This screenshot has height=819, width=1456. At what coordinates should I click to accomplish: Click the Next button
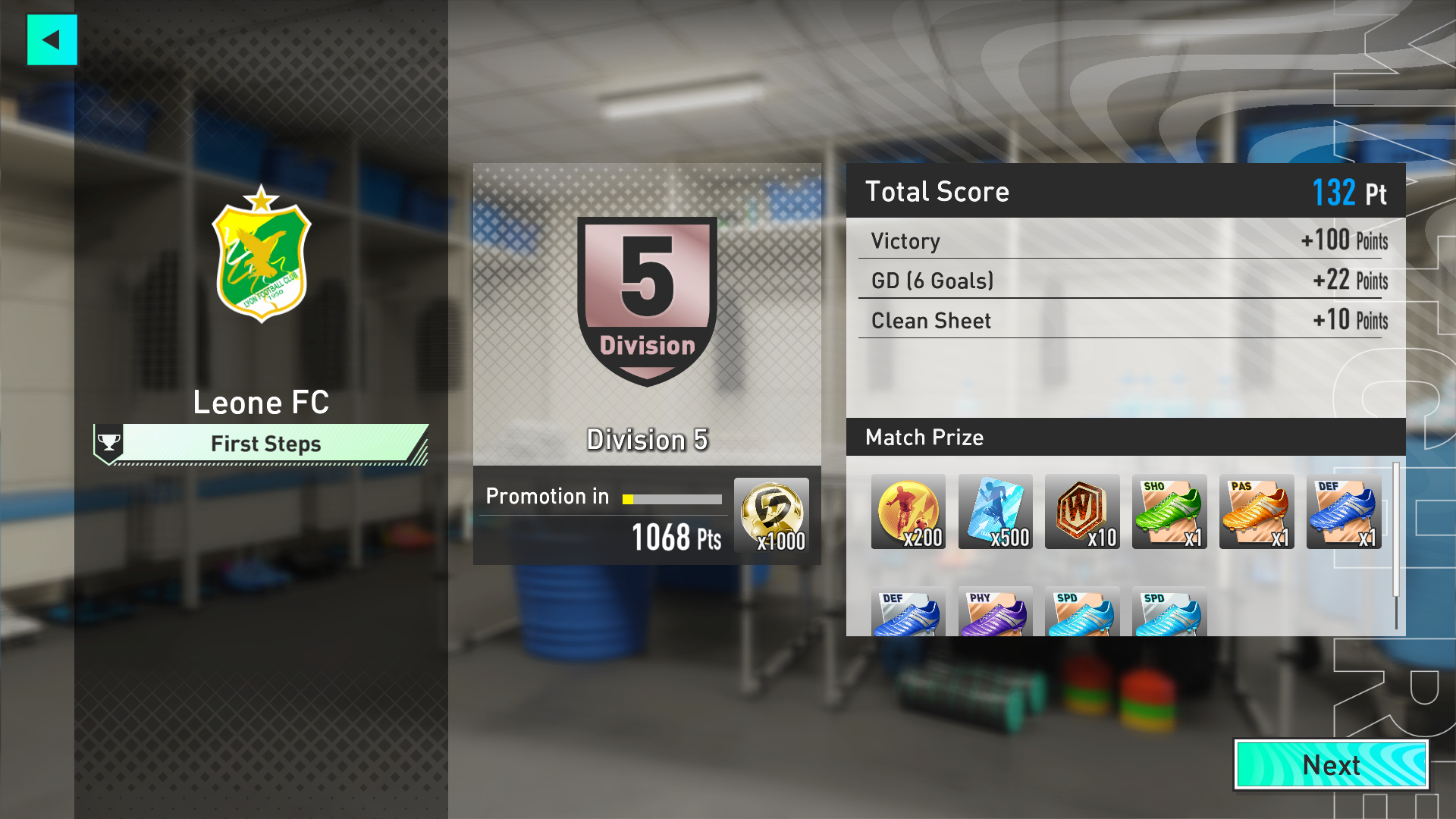tap(1332, 764)
